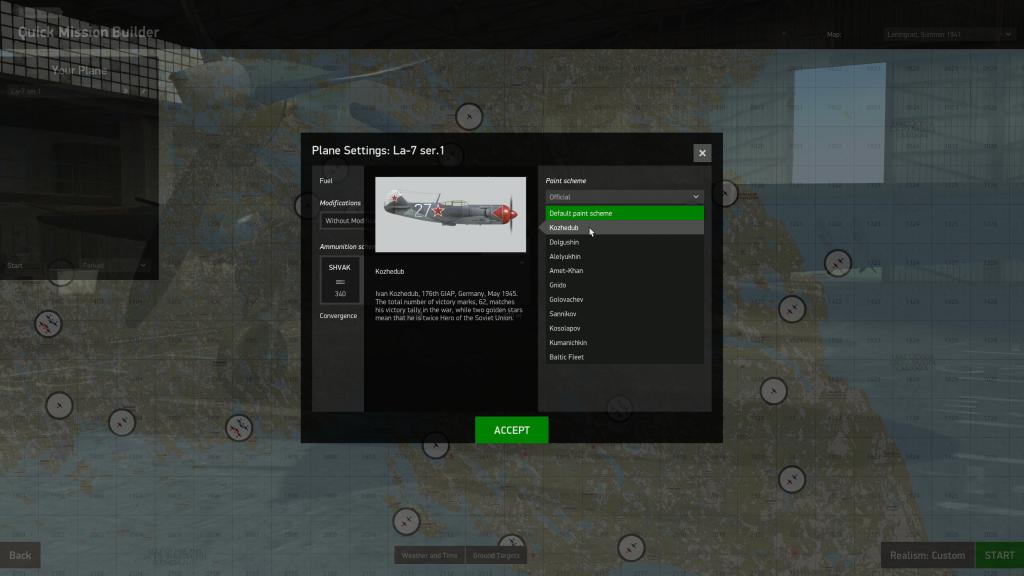The width and height of the screenshot is (1024, 576).
Task: Choose the Baltic Fleet paint scheme
Action: 624,357
